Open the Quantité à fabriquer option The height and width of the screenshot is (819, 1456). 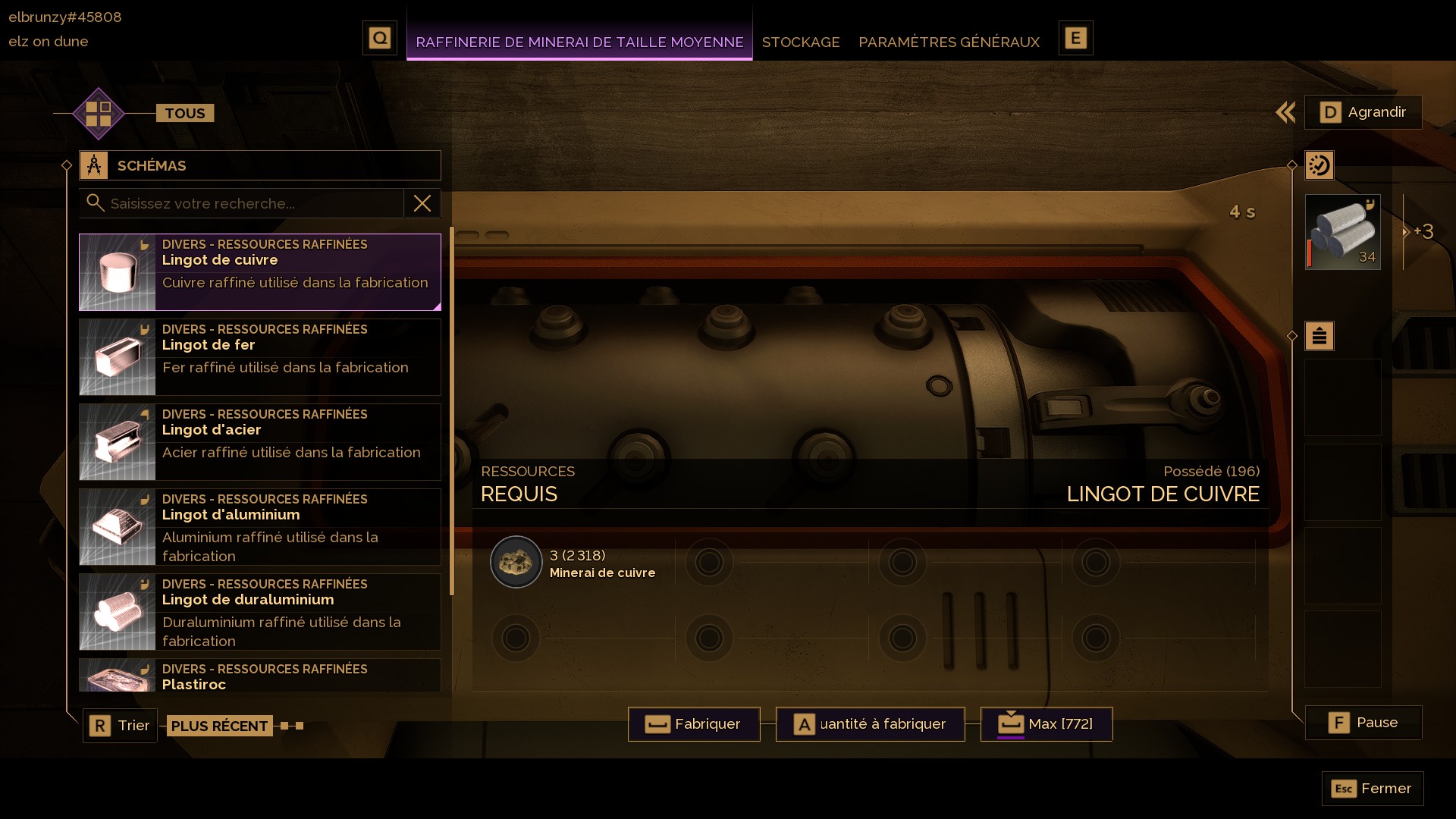[870, 724]
